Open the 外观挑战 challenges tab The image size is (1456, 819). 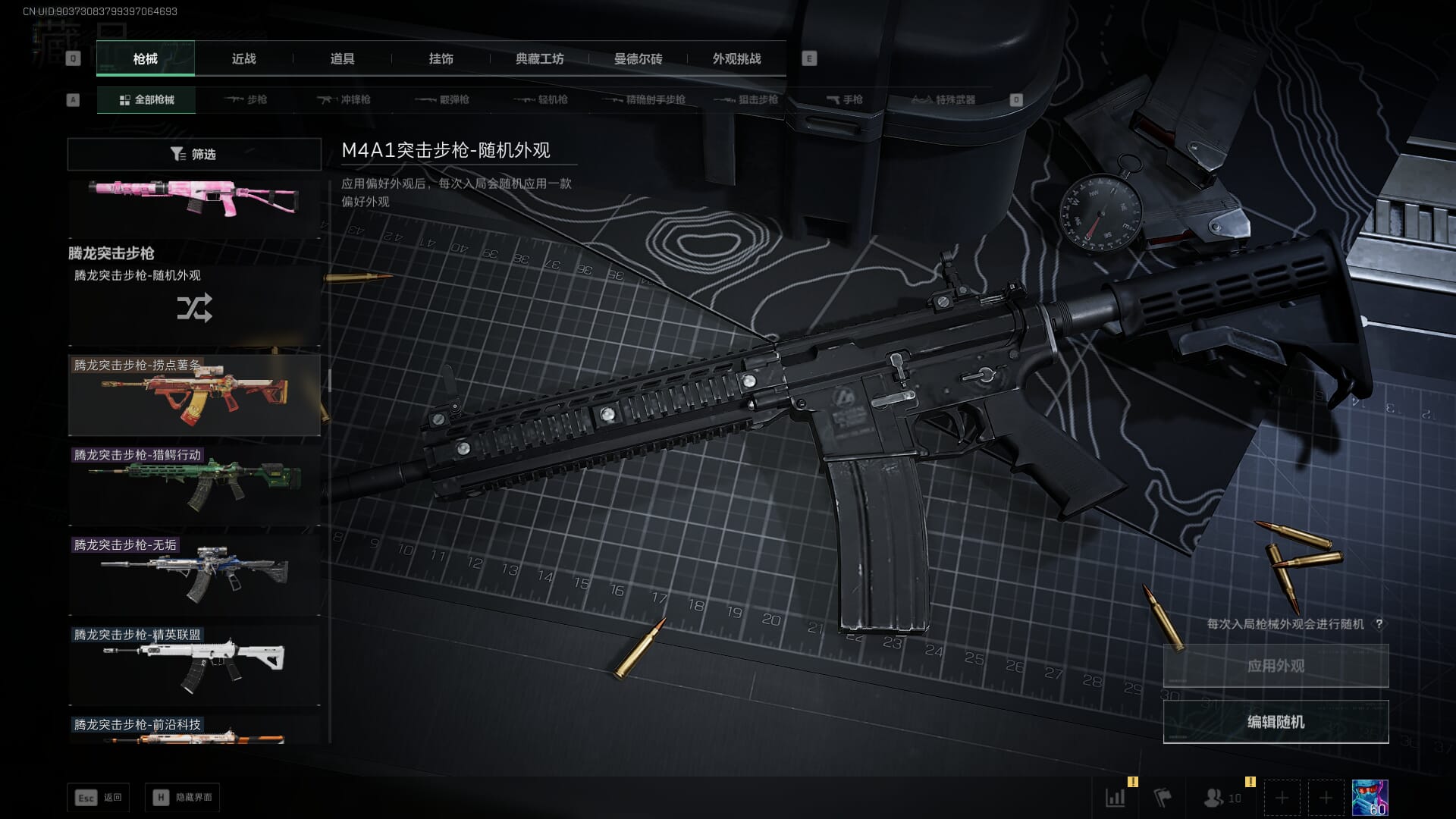[736, 59]
